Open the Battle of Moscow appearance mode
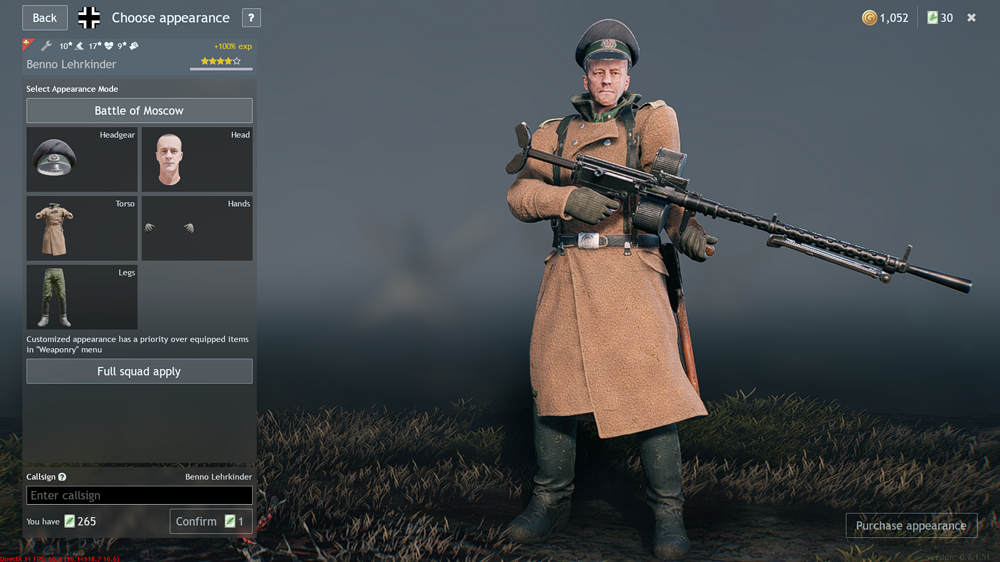Viewport: 1000px width, 562px height. [x=139, y=111]
